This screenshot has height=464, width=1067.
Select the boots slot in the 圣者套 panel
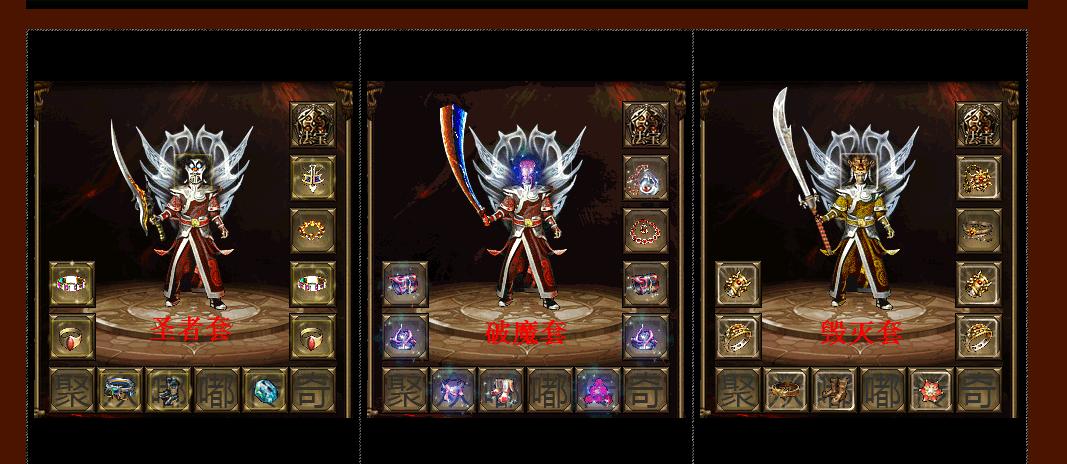click(168, 390)
